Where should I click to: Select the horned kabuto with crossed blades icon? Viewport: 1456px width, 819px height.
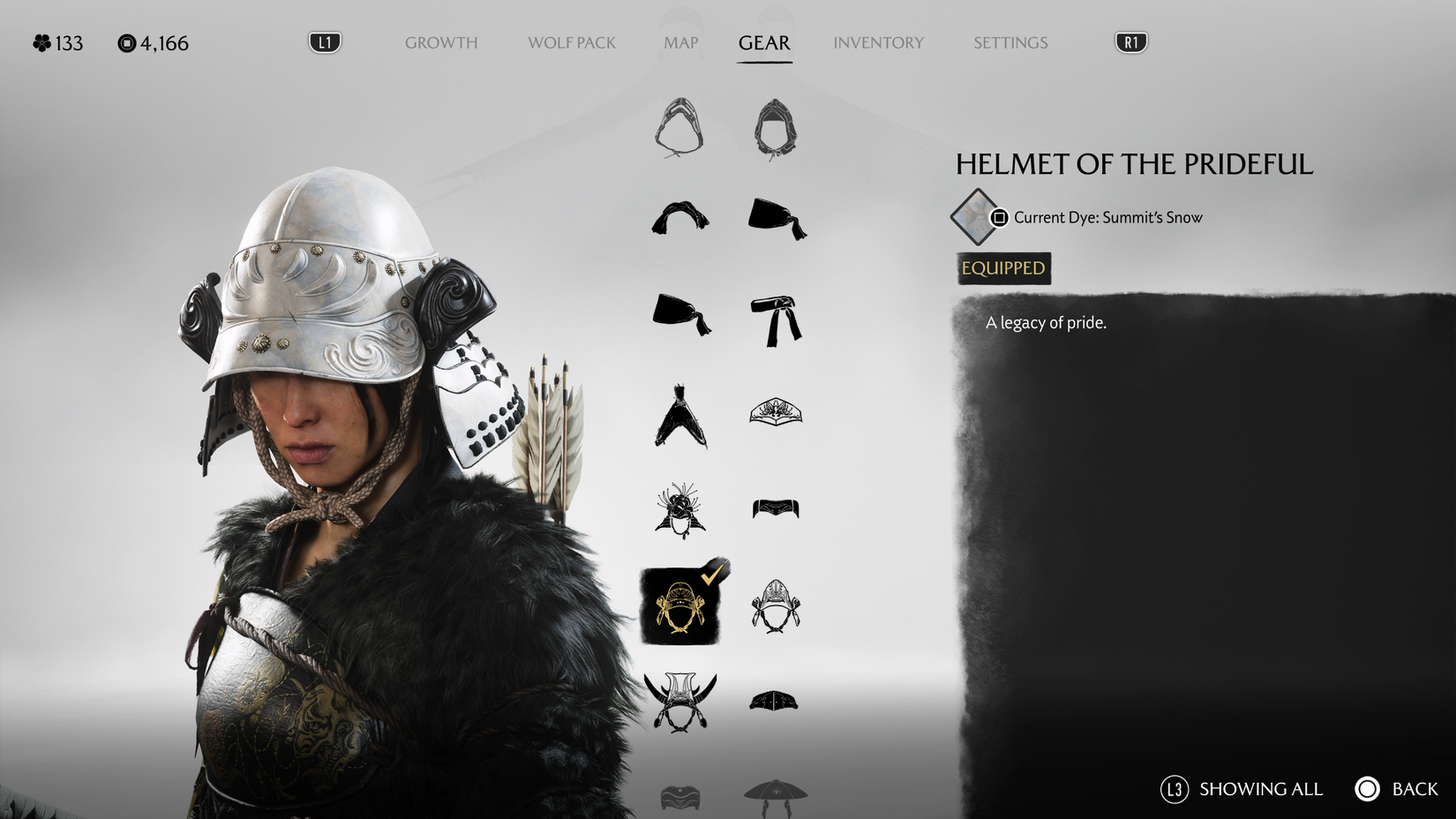tap(679, 702)
